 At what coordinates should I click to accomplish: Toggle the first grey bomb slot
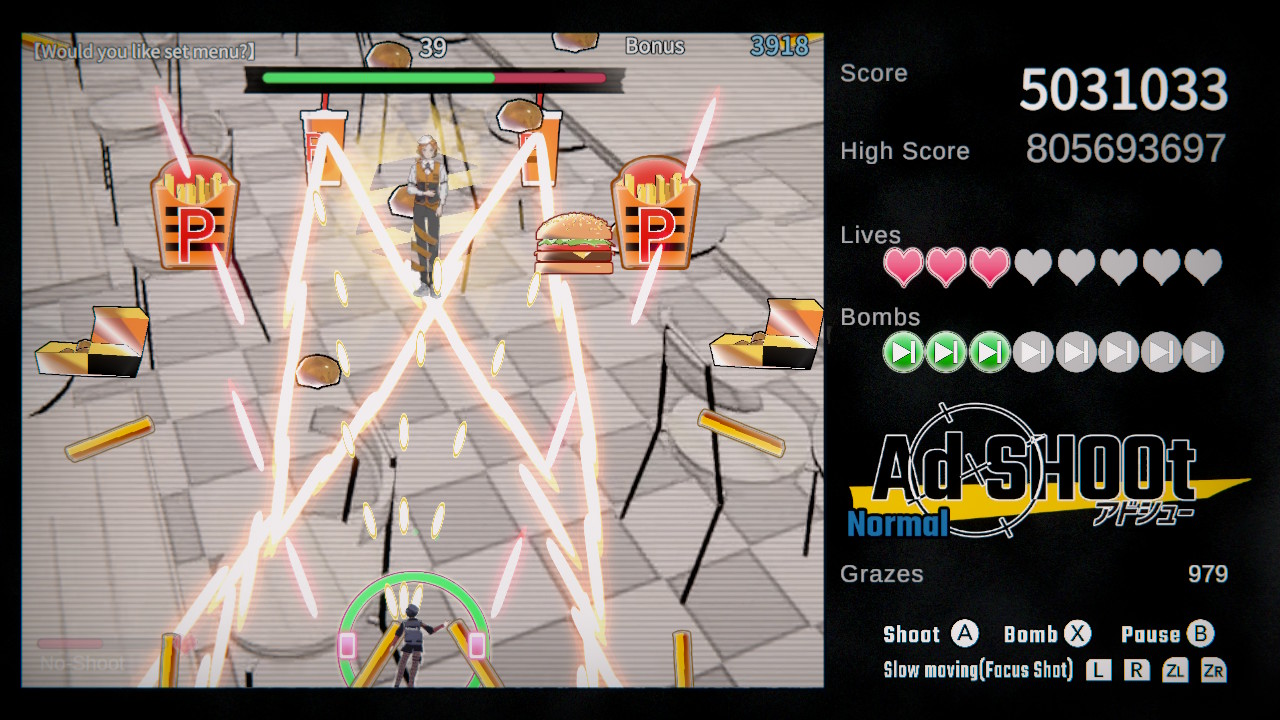point(1032,352)
